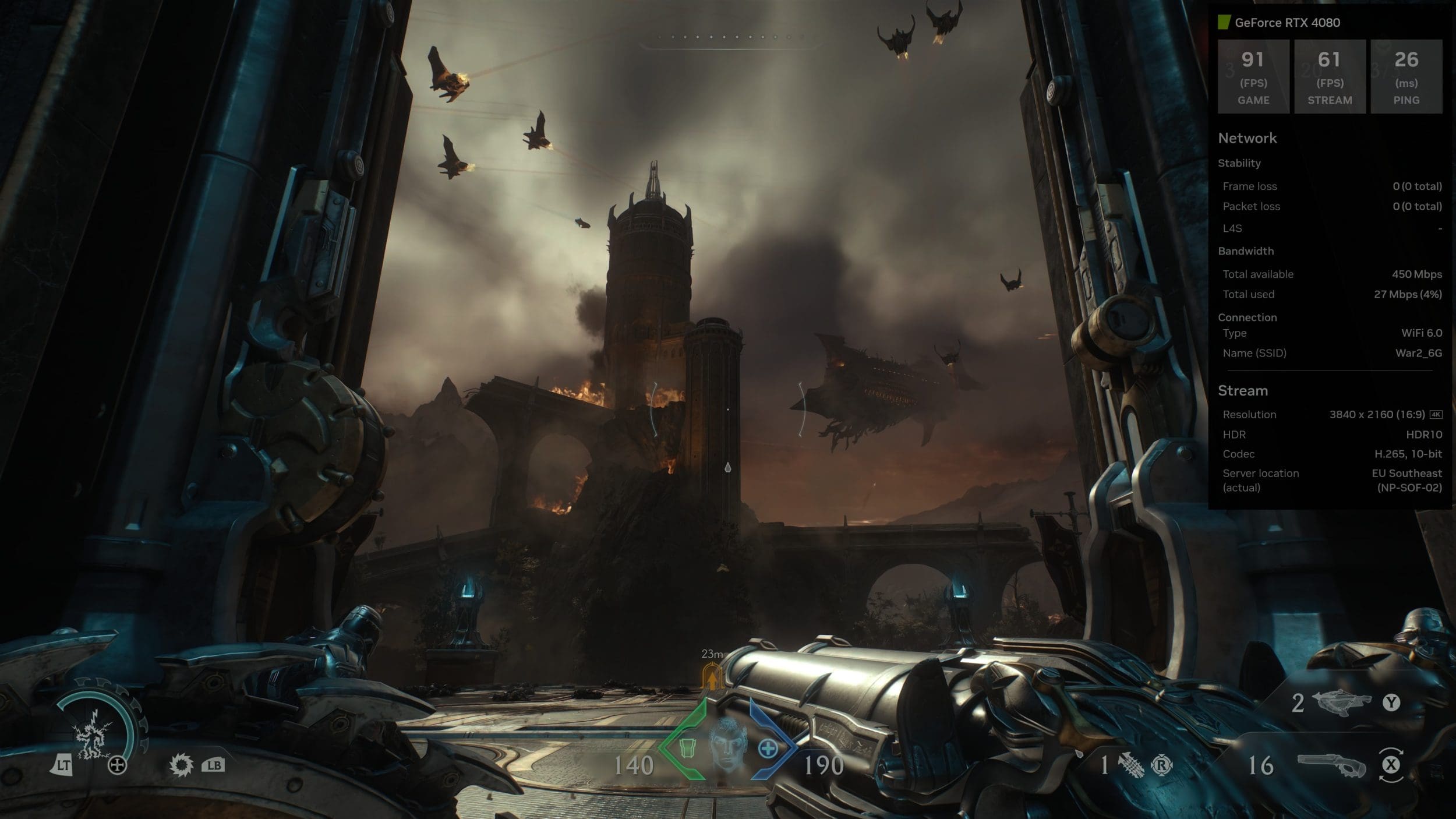The width and height of the screenshot is (1456, 819).
Task: Click the 4K badge beside stream resolution
Action: point(1436,414)
